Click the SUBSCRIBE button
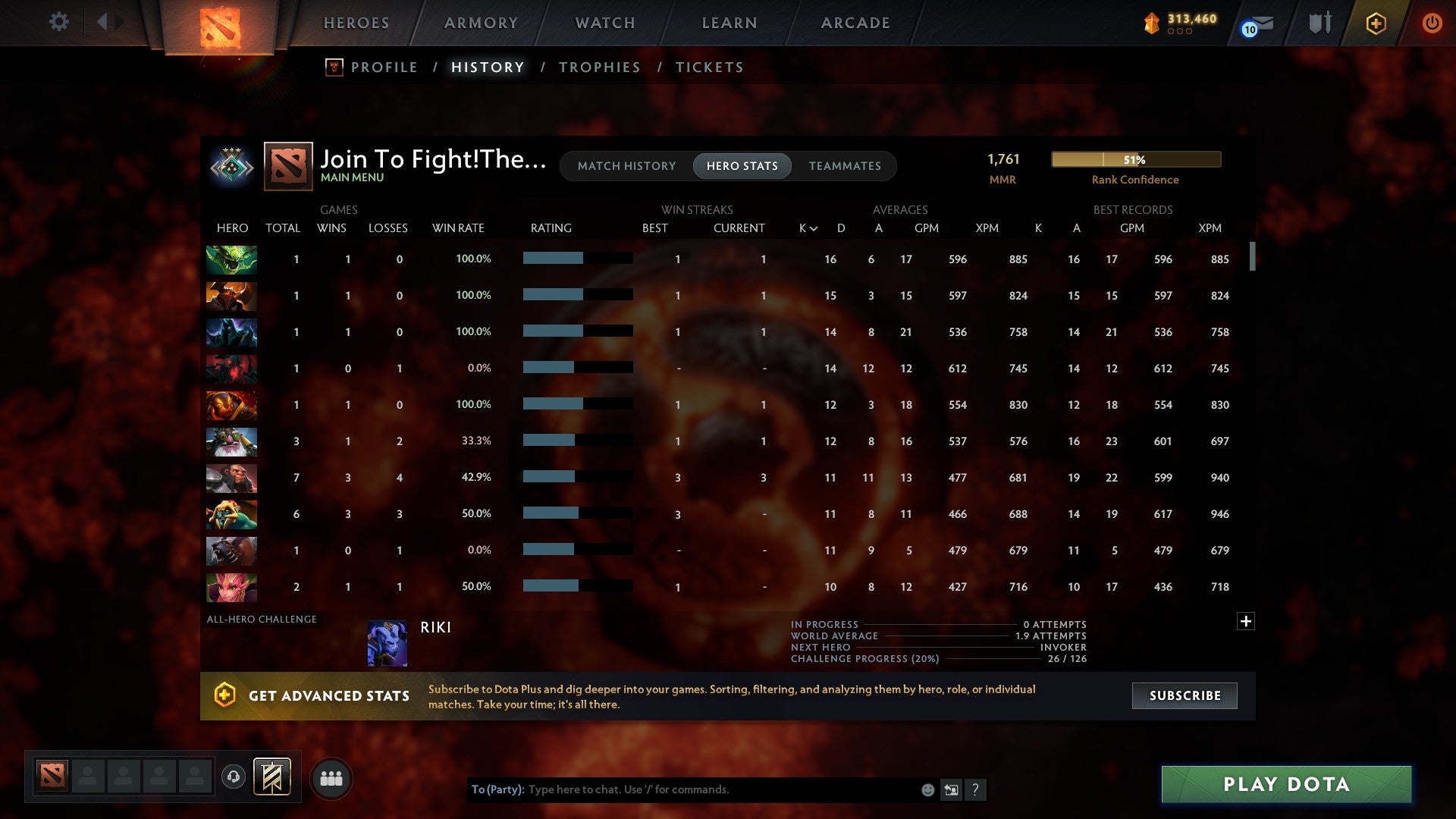This screenshot has height=819, width=1456. [x=1184, y=695]
